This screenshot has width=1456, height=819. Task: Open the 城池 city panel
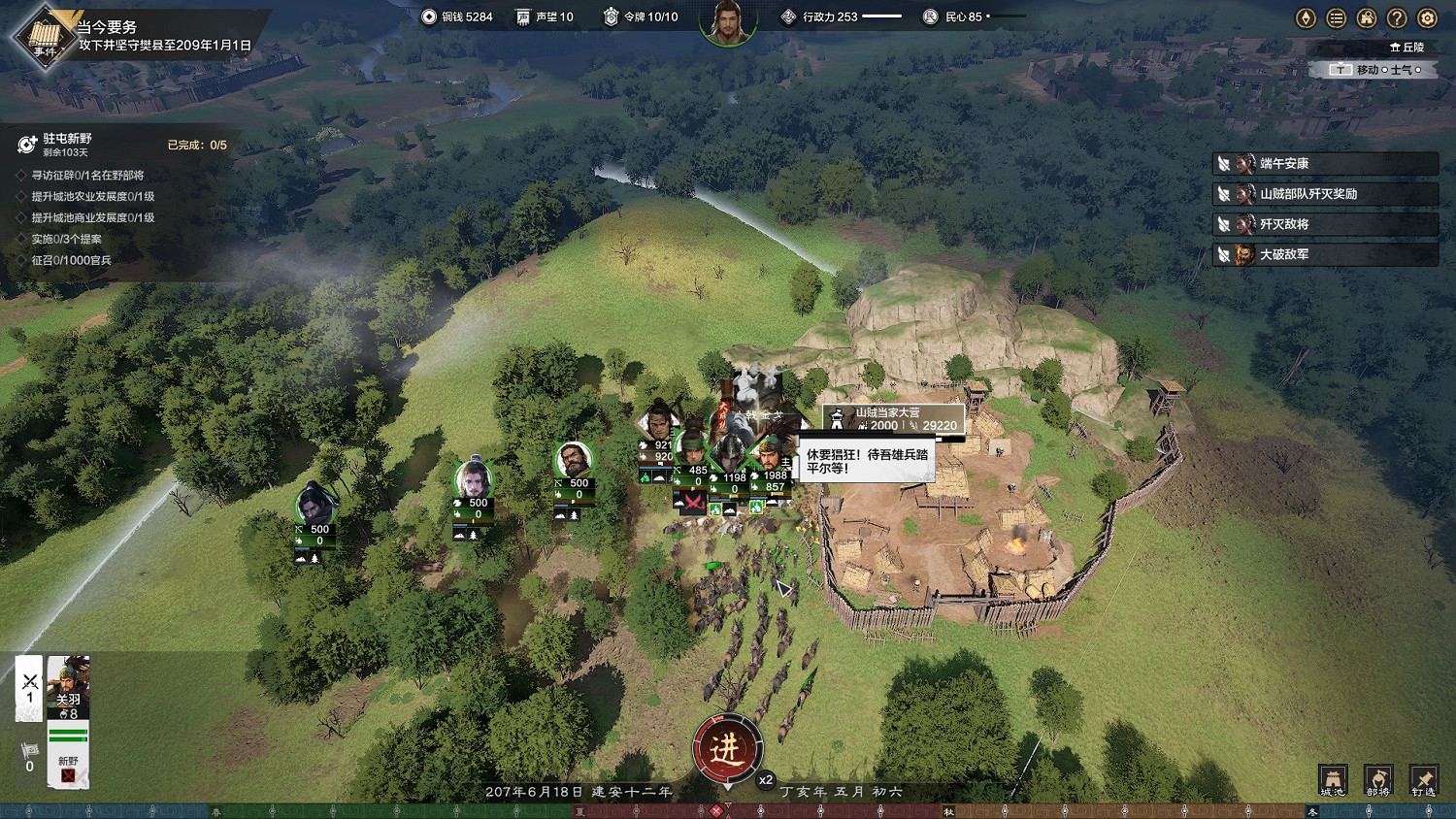tap(1333, 779)
